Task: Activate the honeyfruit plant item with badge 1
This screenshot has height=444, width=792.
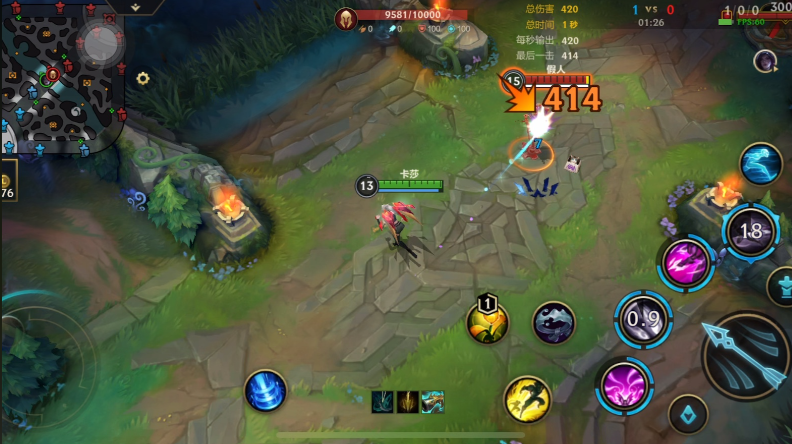Action: [488, 321]
